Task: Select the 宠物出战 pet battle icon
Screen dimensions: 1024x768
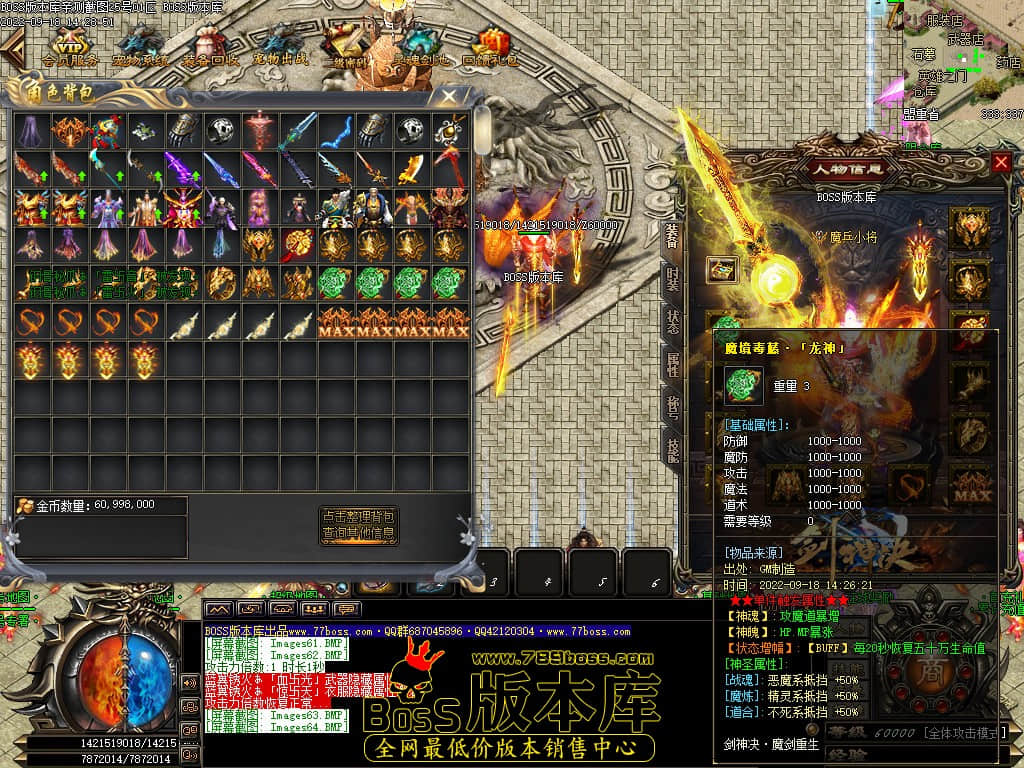Action: click(280, 47)
